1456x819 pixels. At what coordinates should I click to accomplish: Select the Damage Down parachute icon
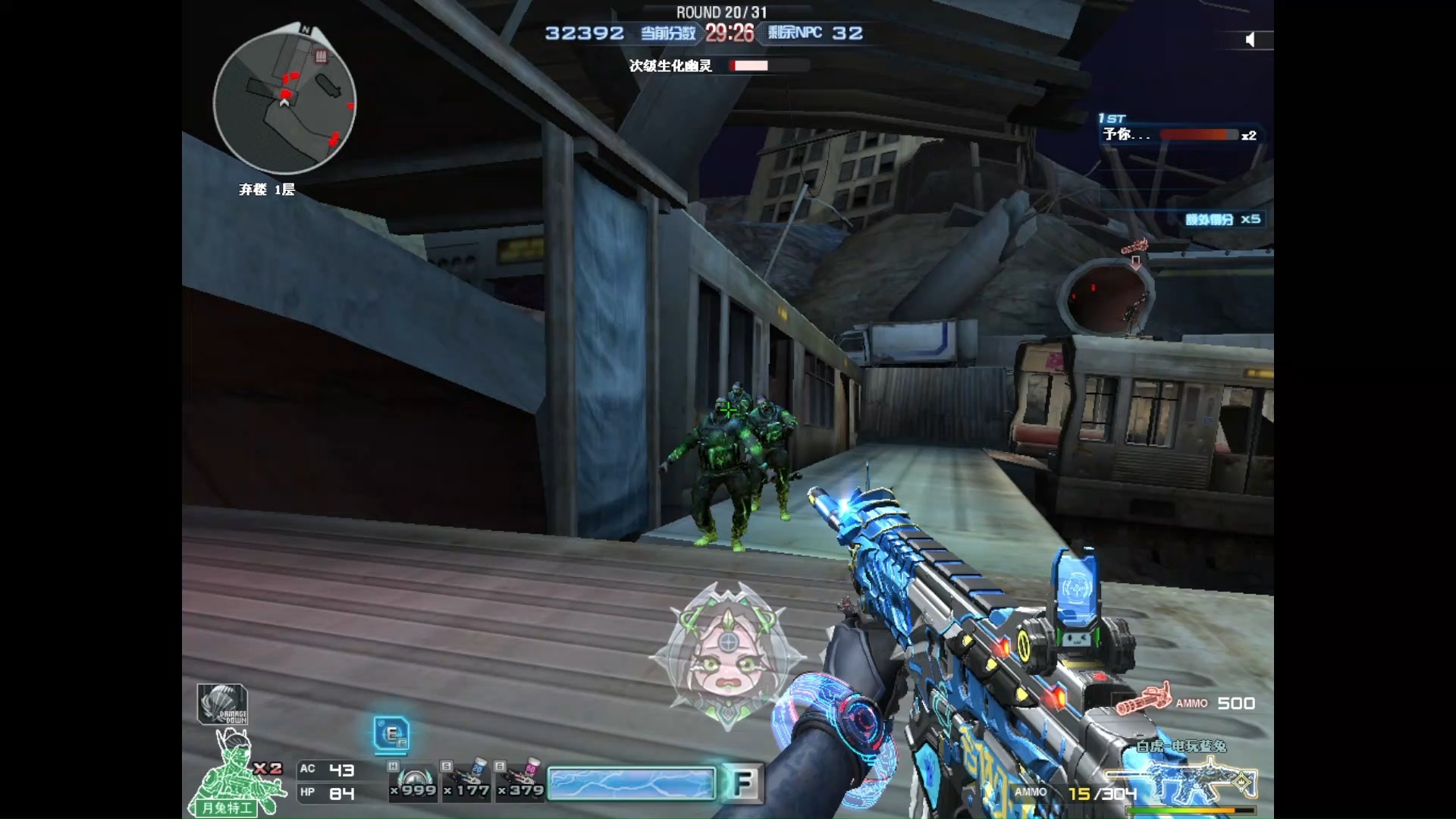tap(222, 704)
